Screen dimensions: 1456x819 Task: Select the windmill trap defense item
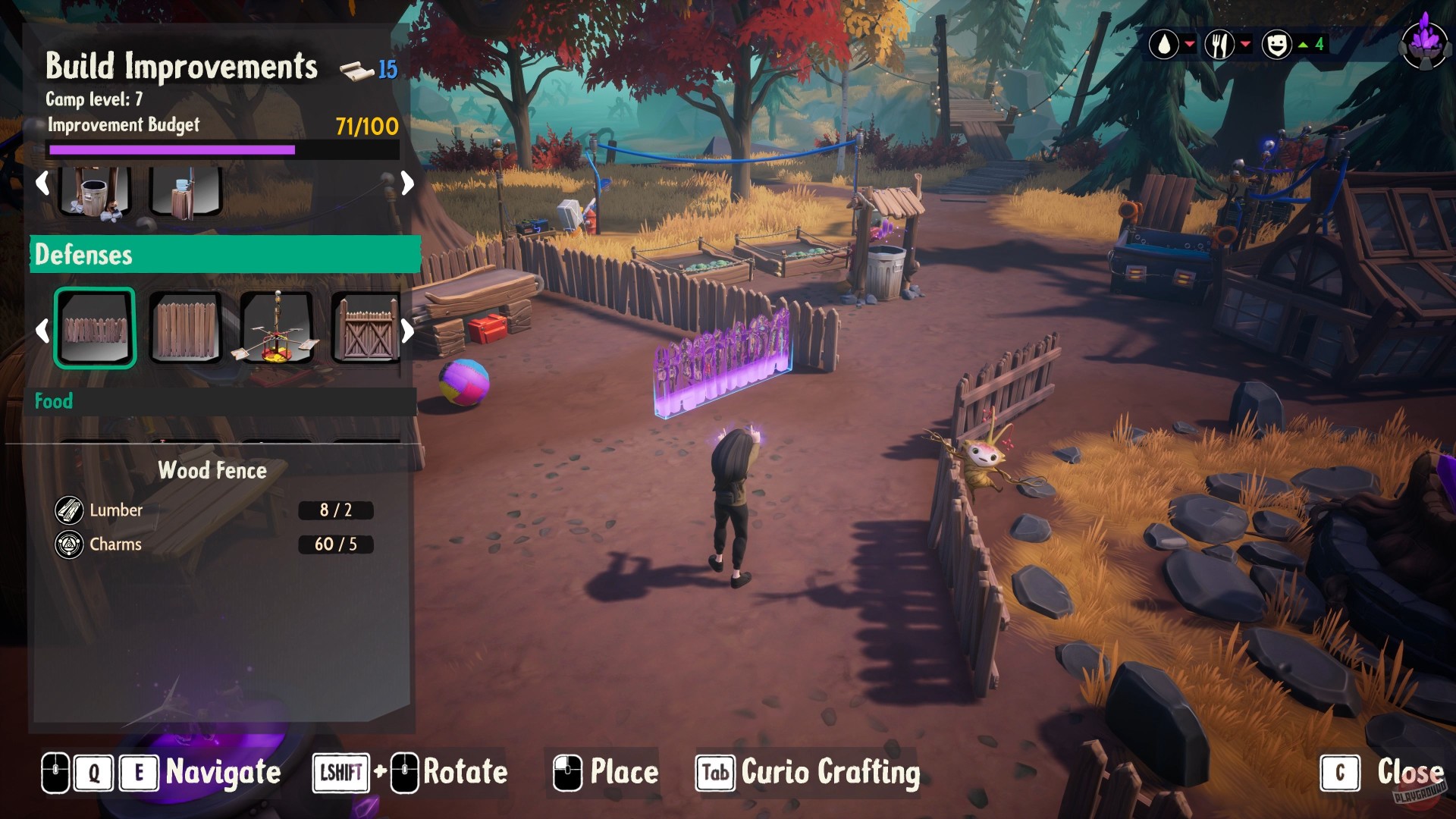(277, 328)
